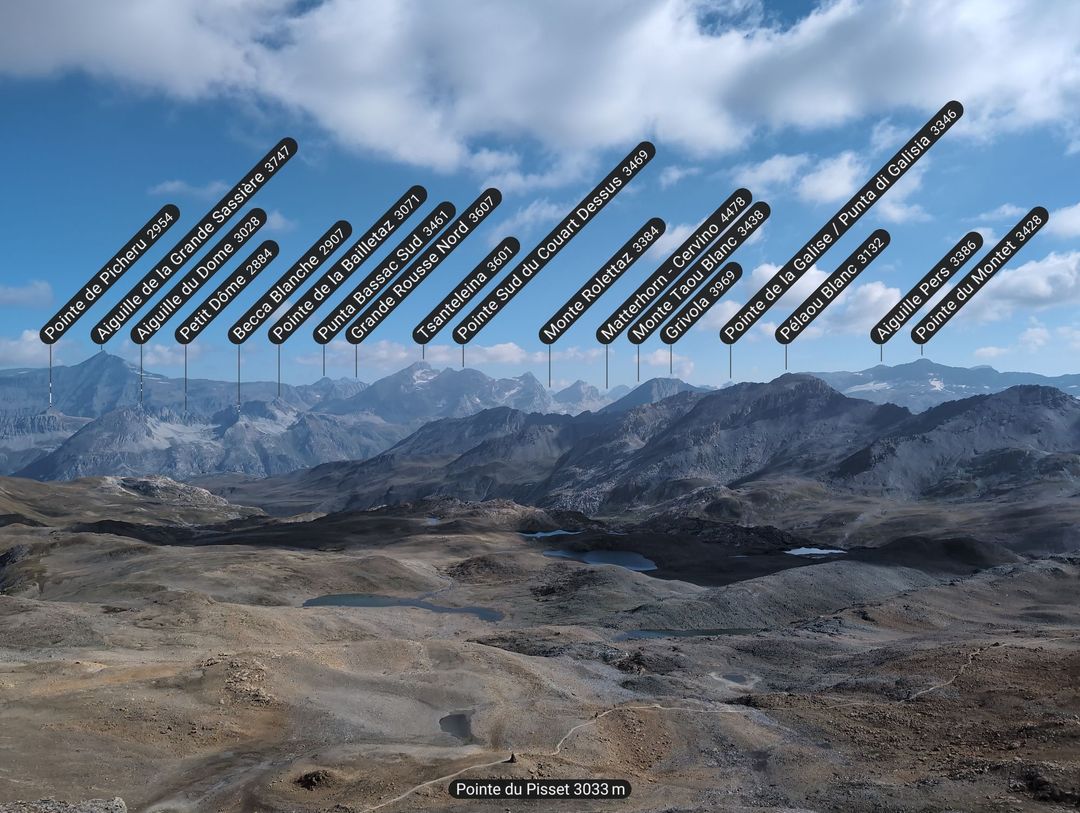
Task: Select the Grande Rousse Nord label
Action: click(x=423, y=266)
